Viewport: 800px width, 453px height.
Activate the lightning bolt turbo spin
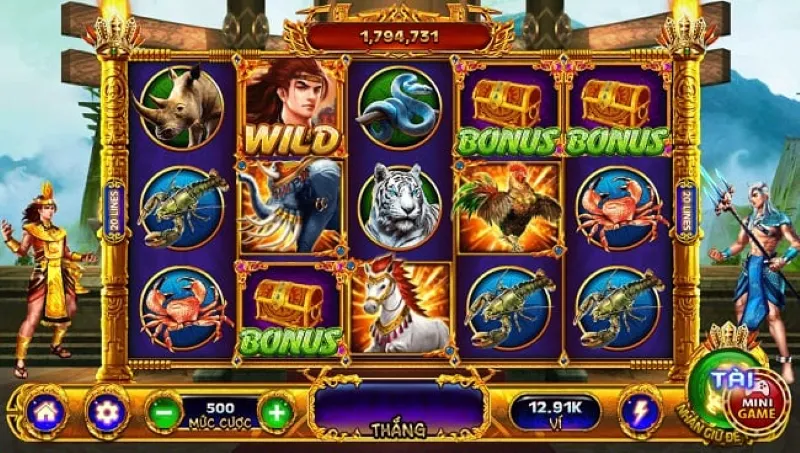point(638,411)
